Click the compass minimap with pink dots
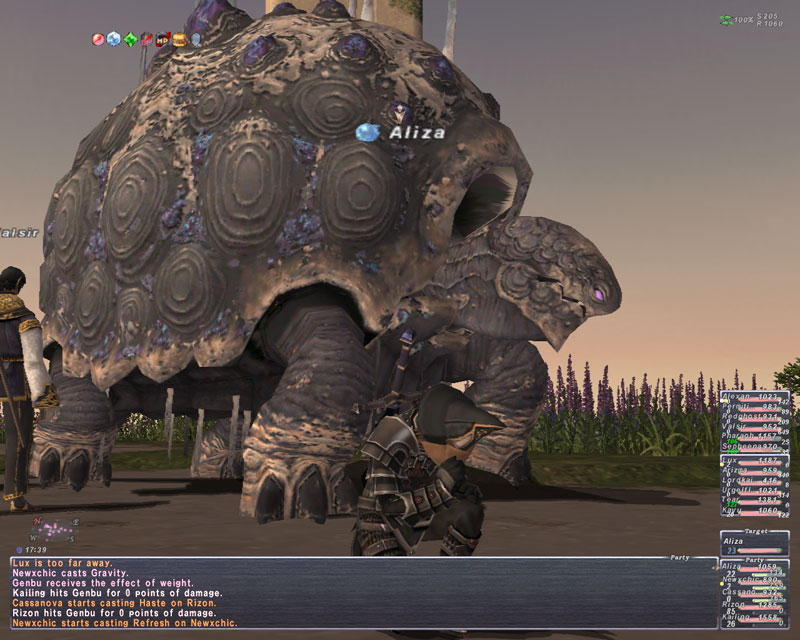800x640 pixels. (x=55, y=527)
